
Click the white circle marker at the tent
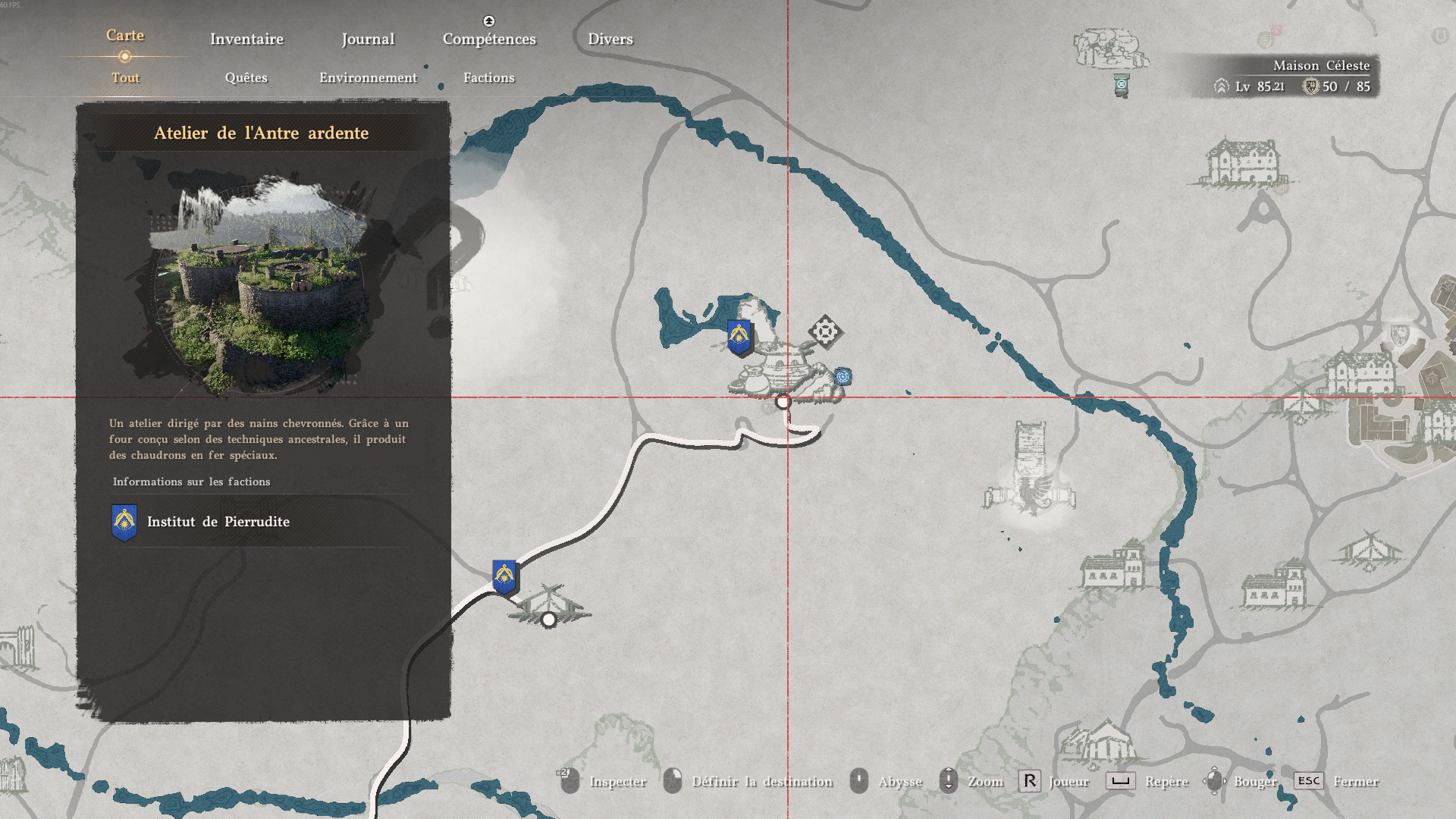[x=549, y=620]
